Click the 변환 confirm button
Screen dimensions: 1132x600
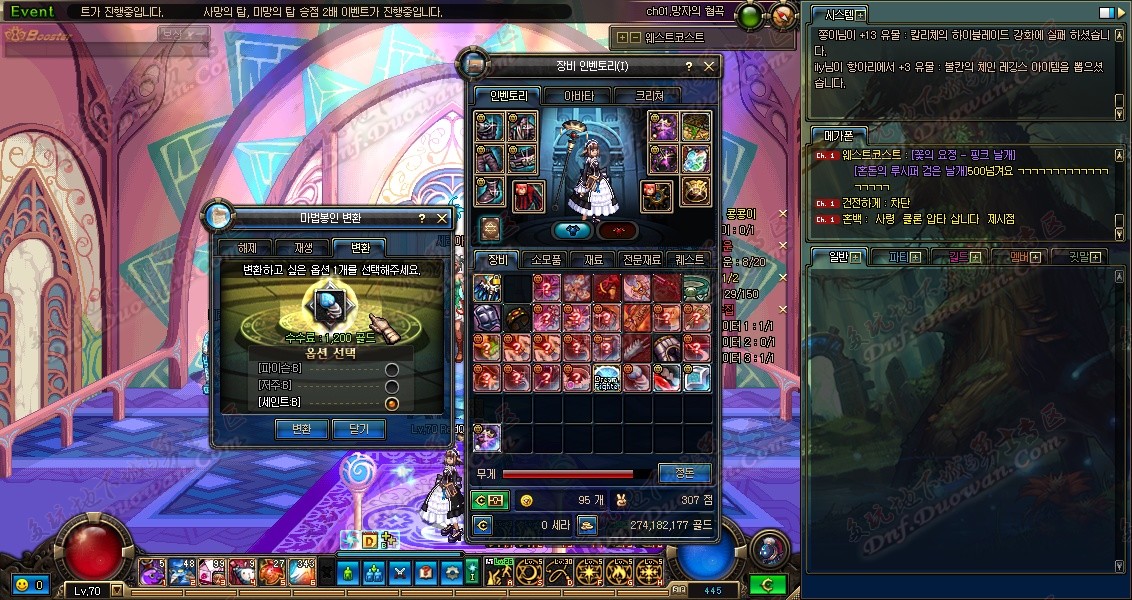[301, 429]
